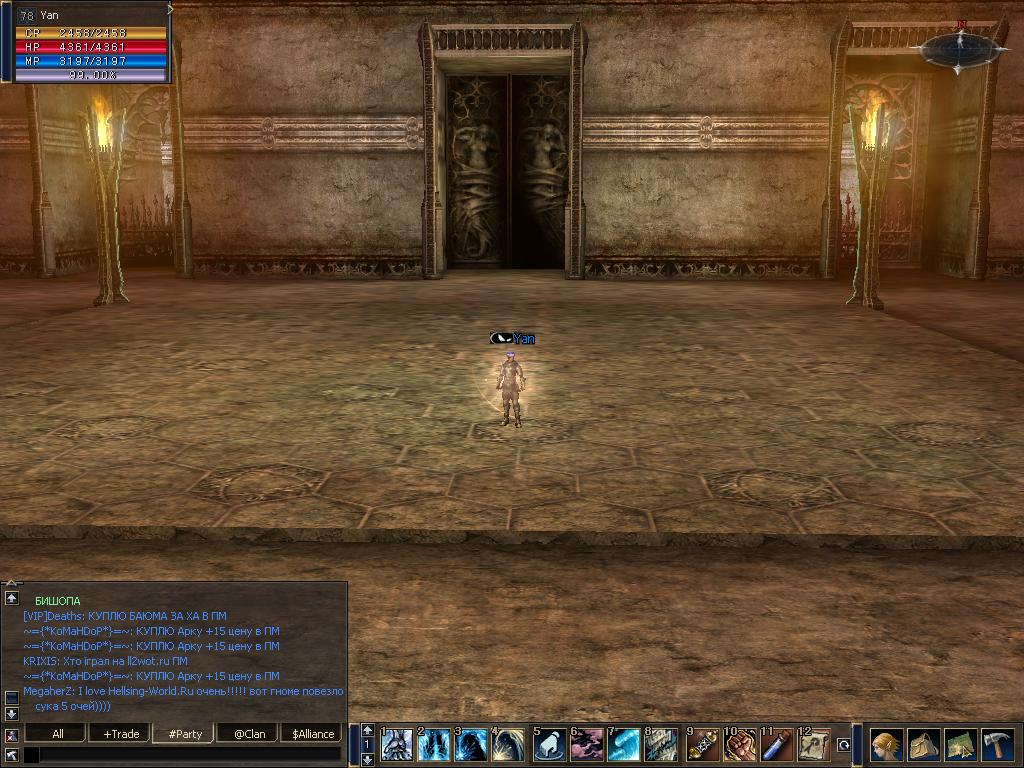The image size is (1024, 768).
Task: Use the white hand skill in slot 5
Action: pos(549,745)
